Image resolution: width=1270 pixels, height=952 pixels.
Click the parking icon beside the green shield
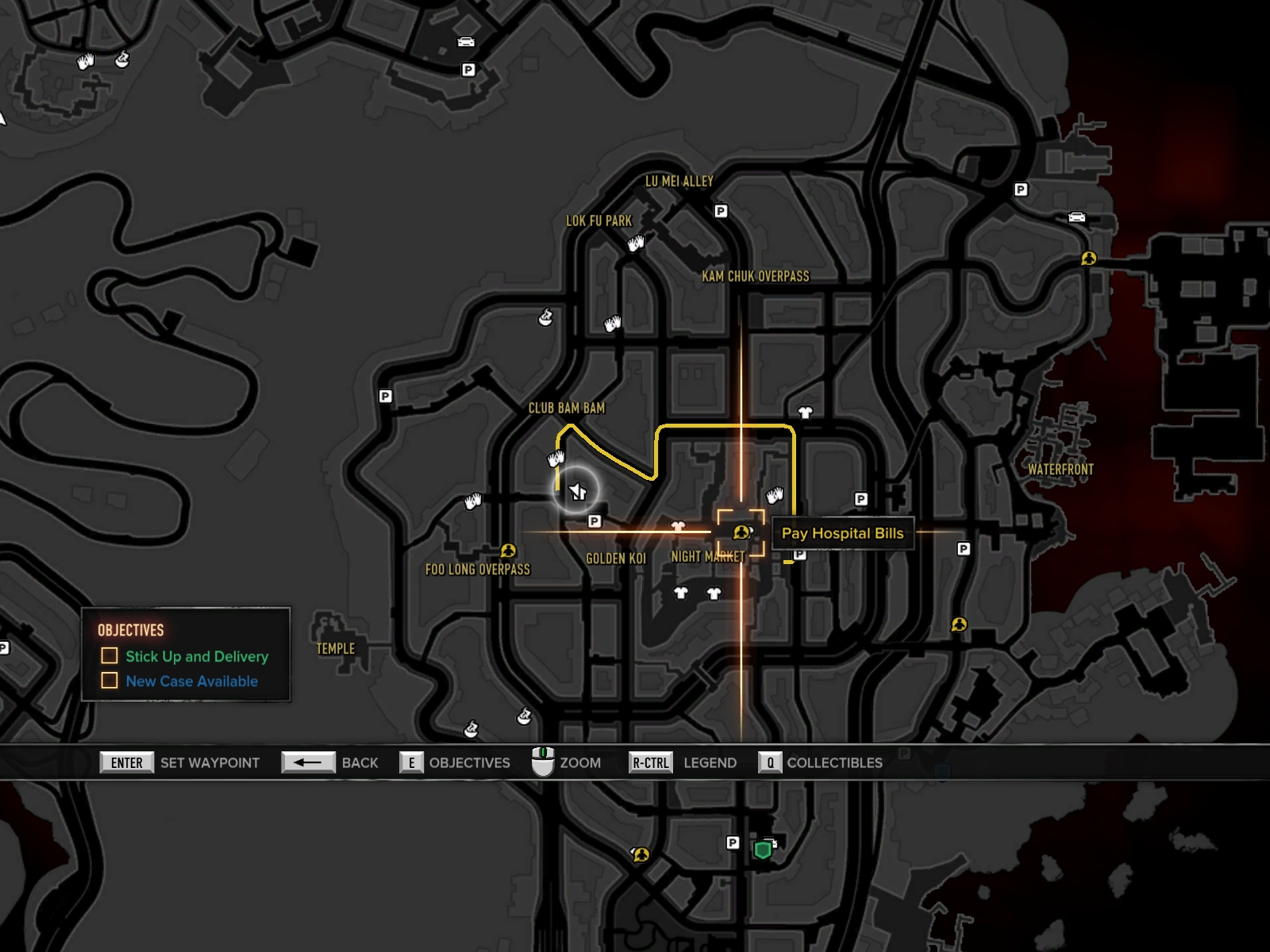click(x=733, y=843)
